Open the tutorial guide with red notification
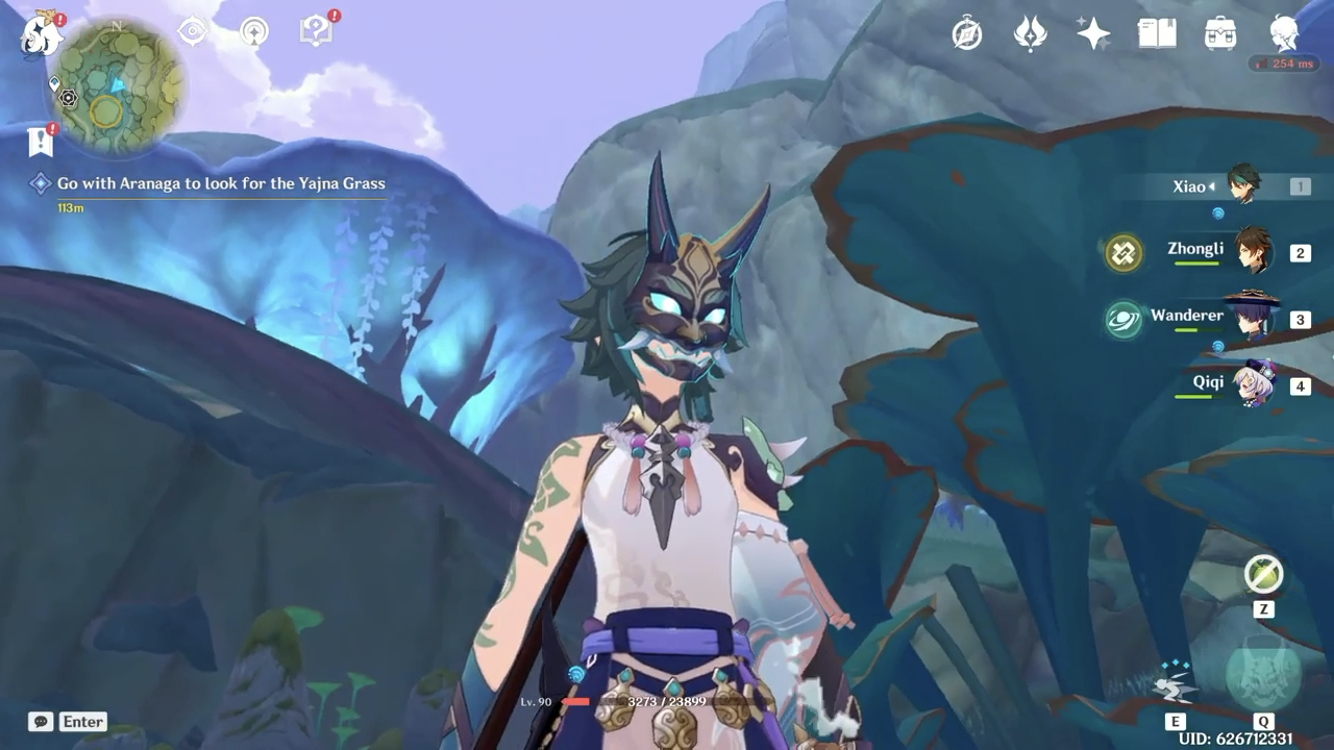This screenshot has height=750, width=1334. [x=315, y=31]
